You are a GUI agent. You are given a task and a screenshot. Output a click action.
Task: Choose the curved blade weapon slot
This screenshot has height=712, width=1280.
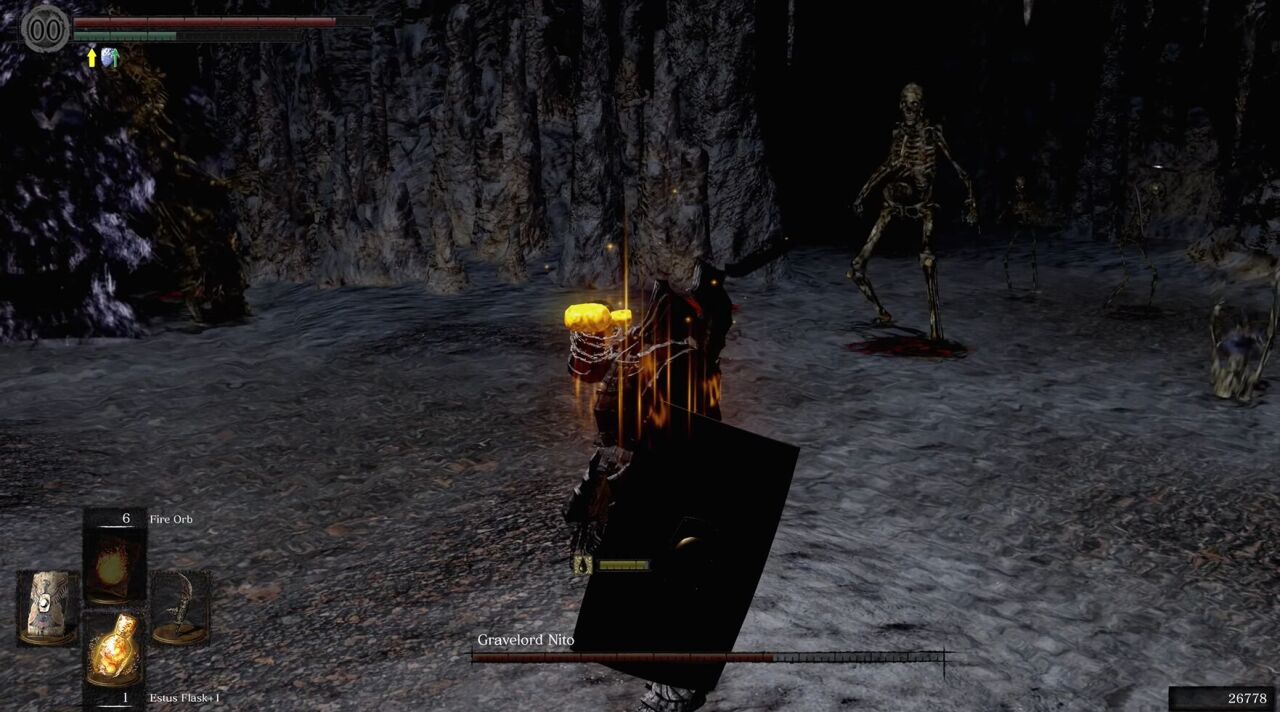click(180, 607)
